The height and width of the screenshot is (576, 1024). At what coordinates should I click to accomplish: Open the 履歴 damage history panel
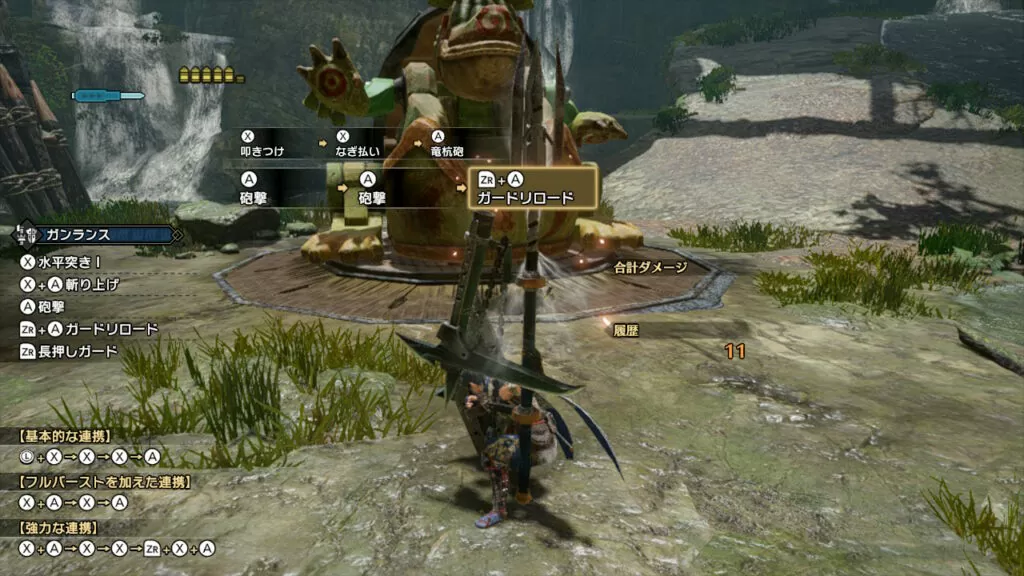click(627, 329)
